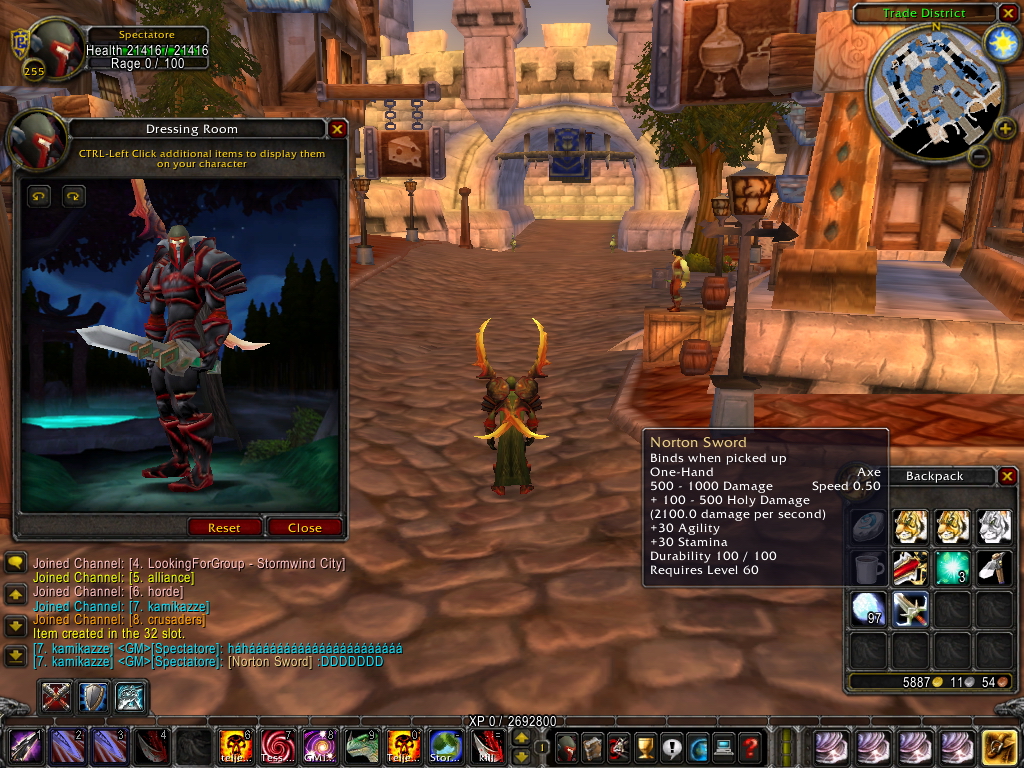Zoom in on the minimap
1024x768 pixels.
[x=1004, y=128]
